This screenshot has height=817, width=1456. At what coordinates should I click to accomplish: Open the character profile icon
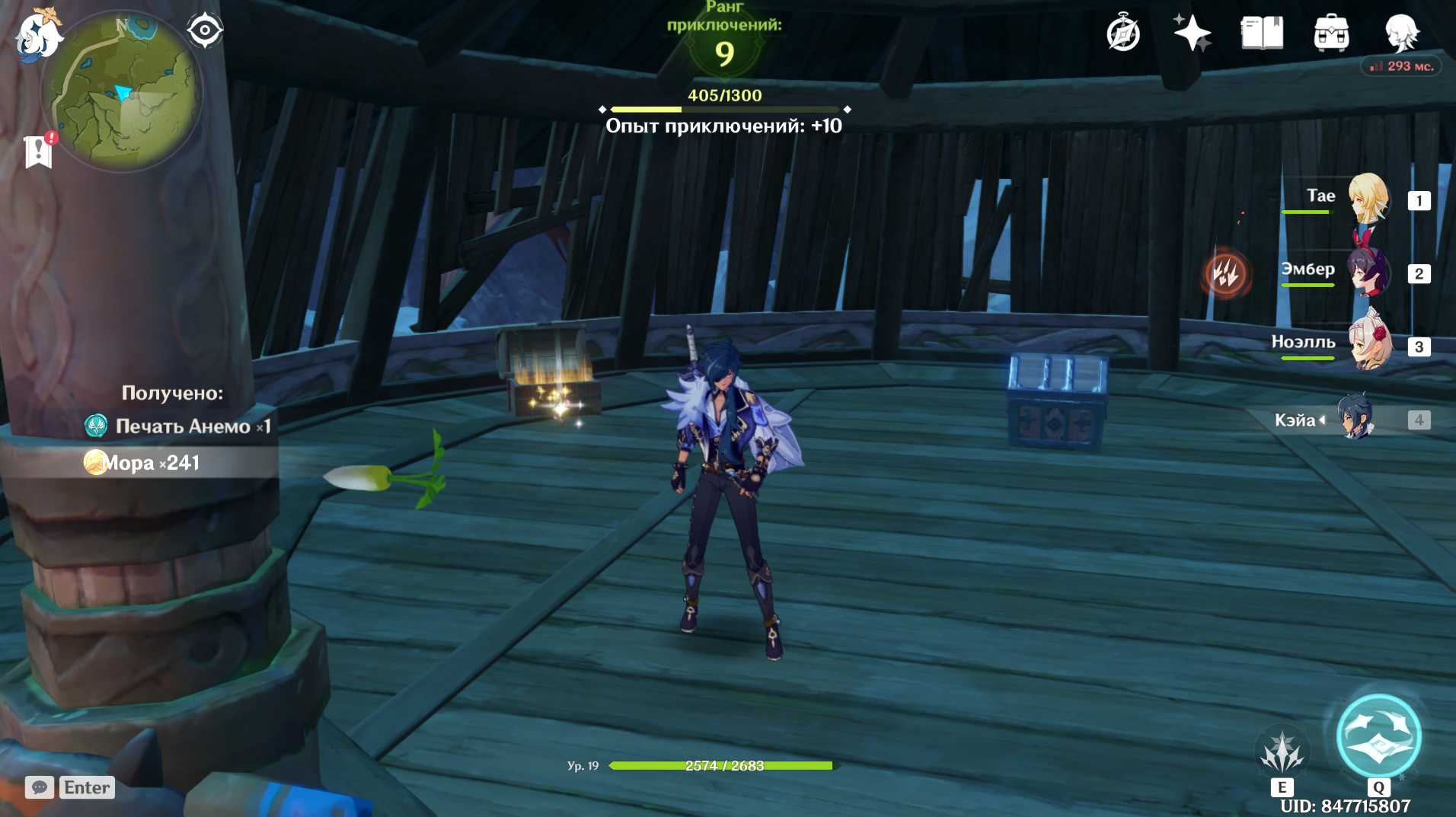1400,34
